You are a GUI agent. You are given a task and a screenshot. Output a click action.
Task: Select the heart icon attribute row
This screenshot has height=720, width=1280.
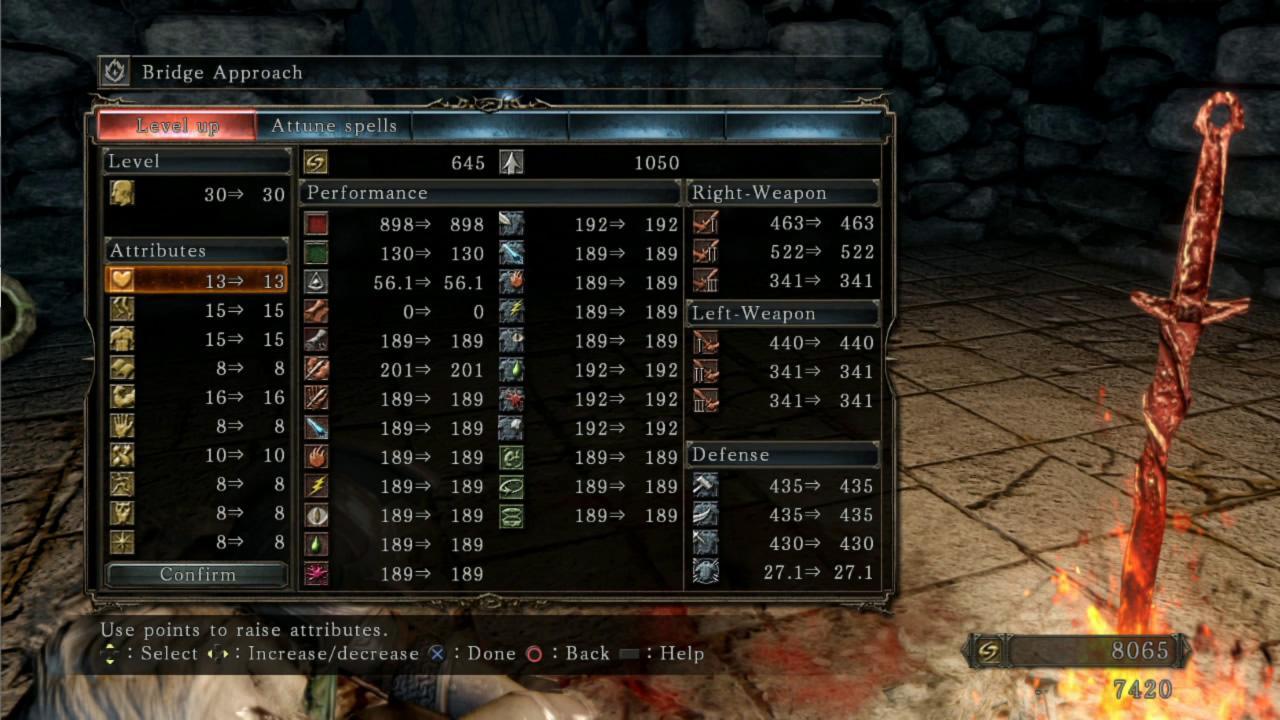[x=196, y=280]
